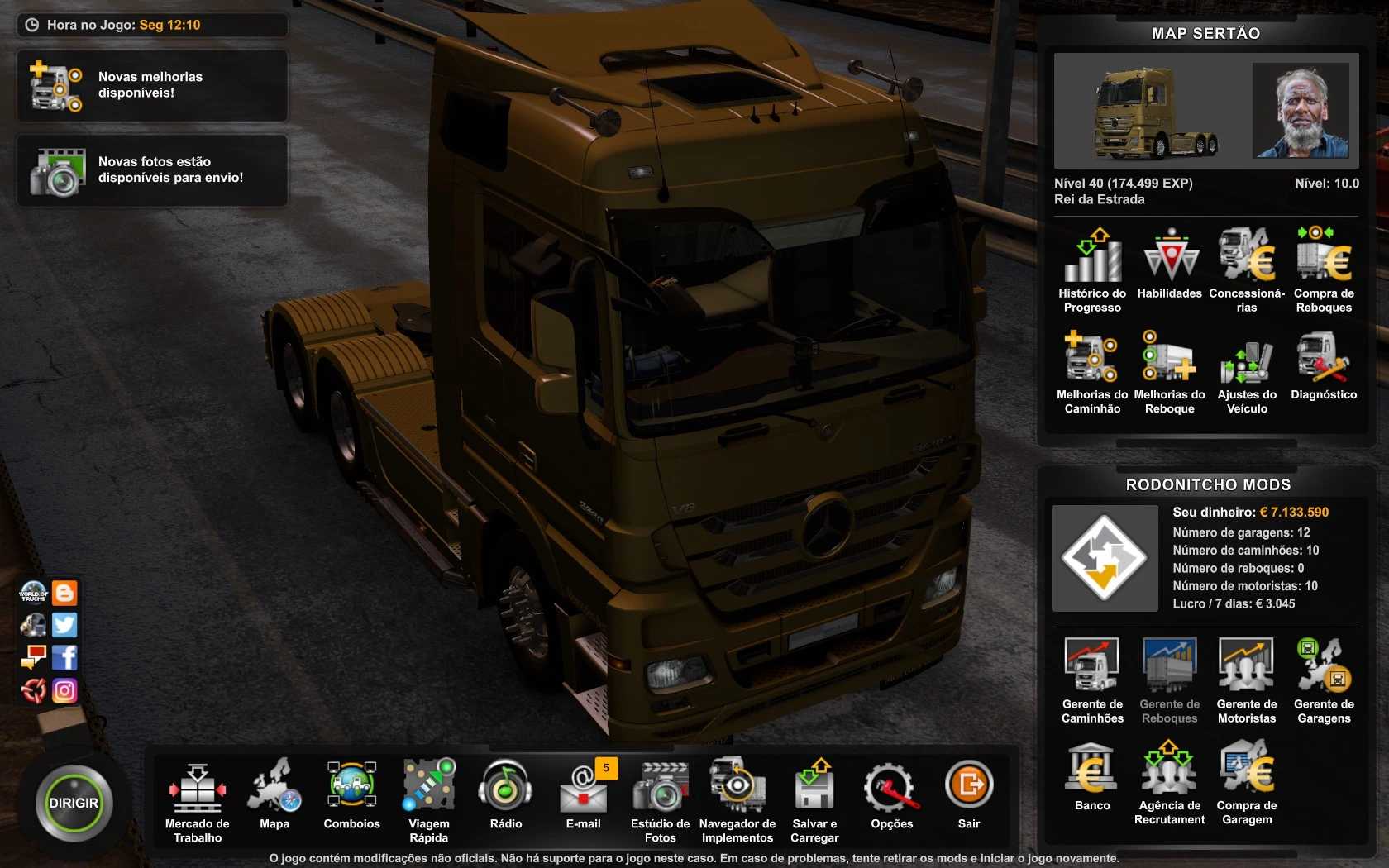Click the new upgrades available notification
The image size is (1389, 868).
152,85
